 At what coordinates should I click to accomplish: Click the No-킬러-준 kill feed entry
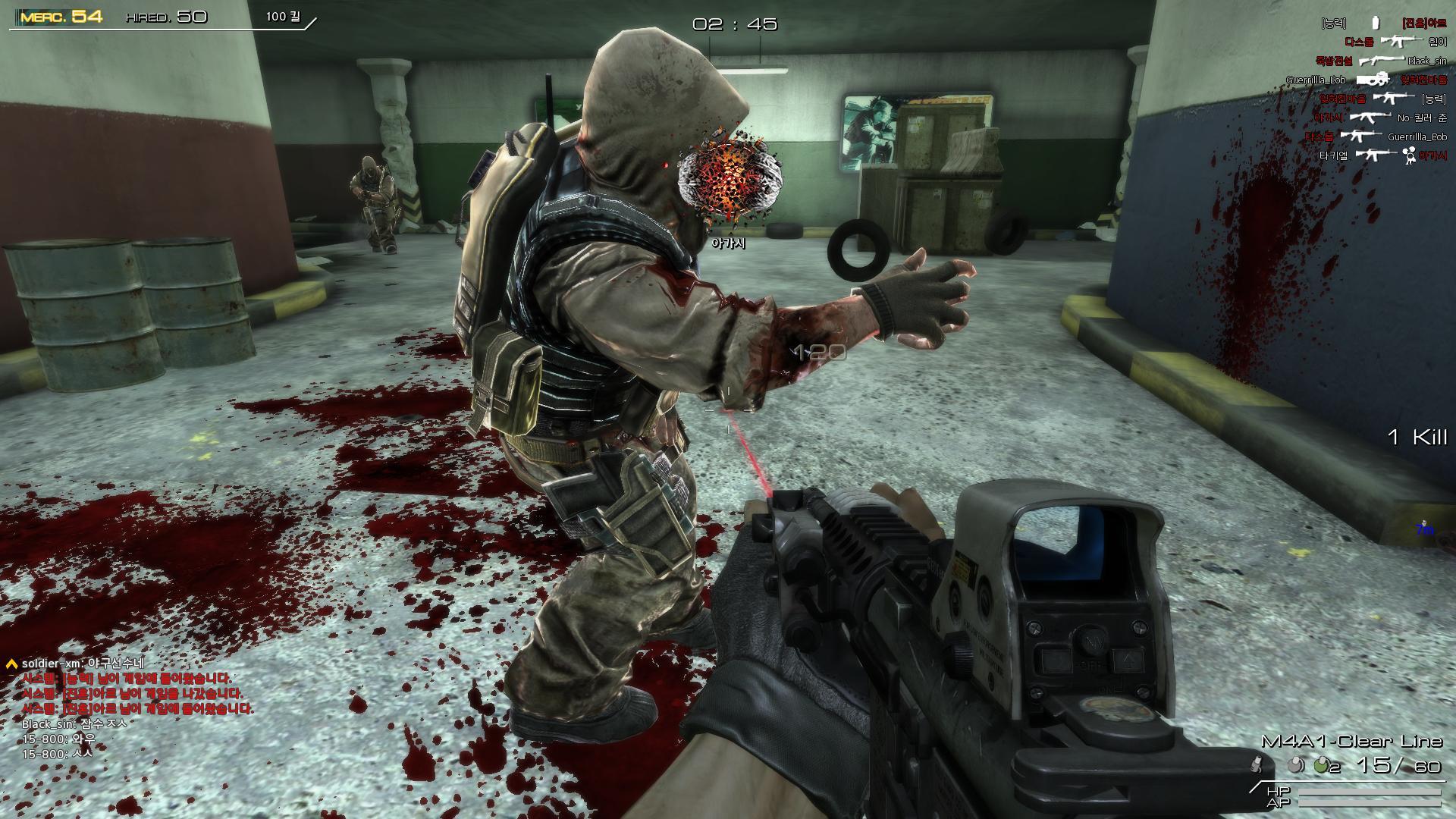[1379, 118]
